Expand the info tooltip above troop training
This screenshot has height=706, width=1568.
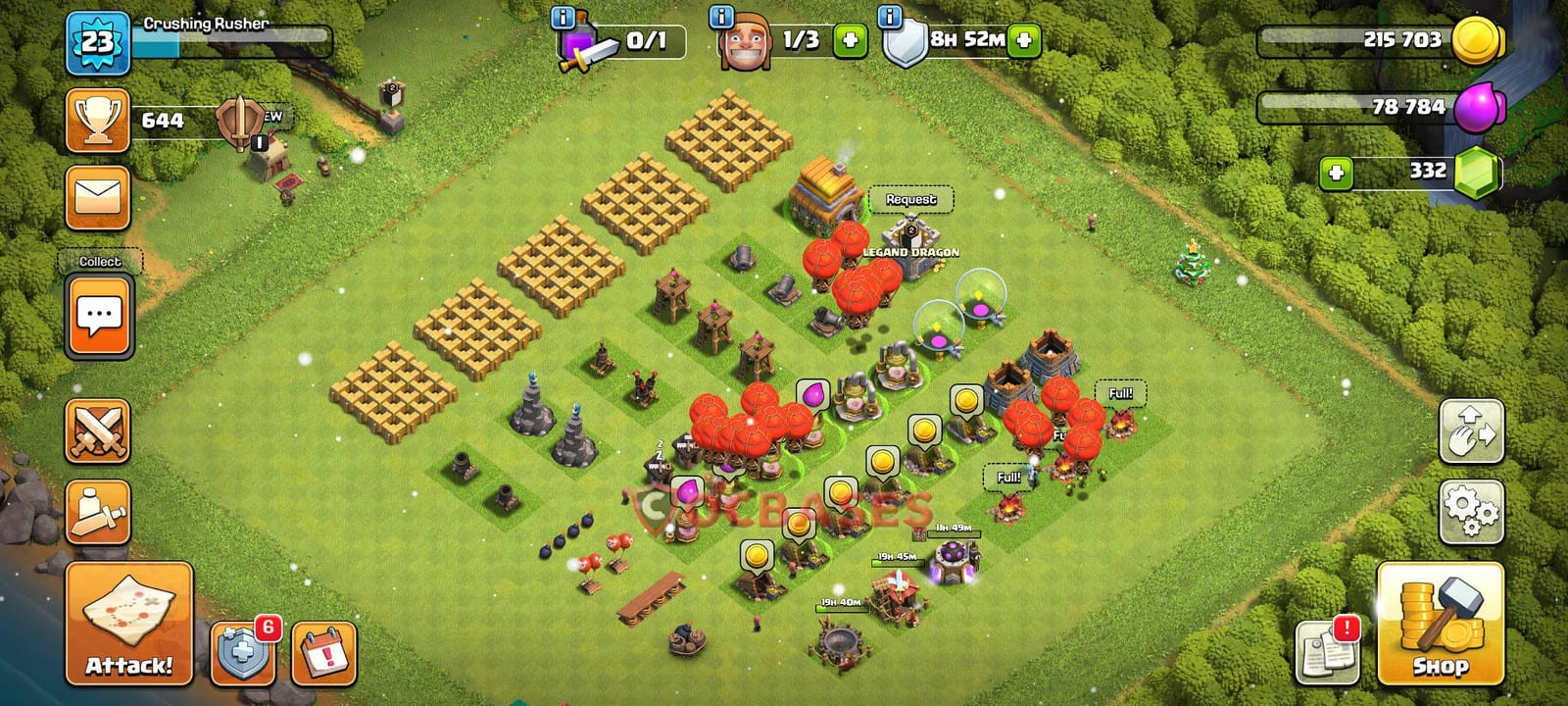point(562,17)
